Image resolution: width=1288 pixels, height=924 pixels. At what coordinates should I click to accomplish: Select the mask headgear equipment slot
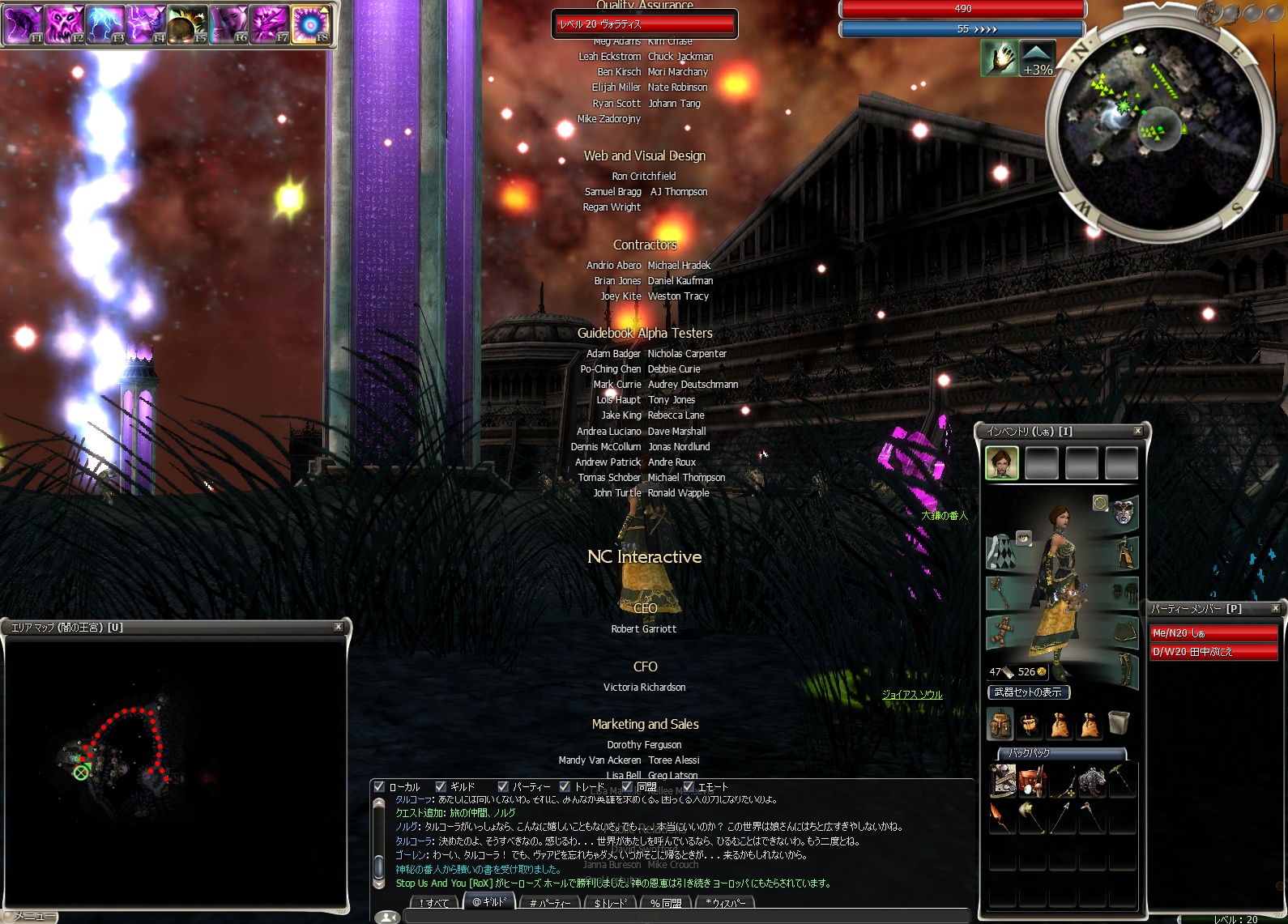point(1124,512)
